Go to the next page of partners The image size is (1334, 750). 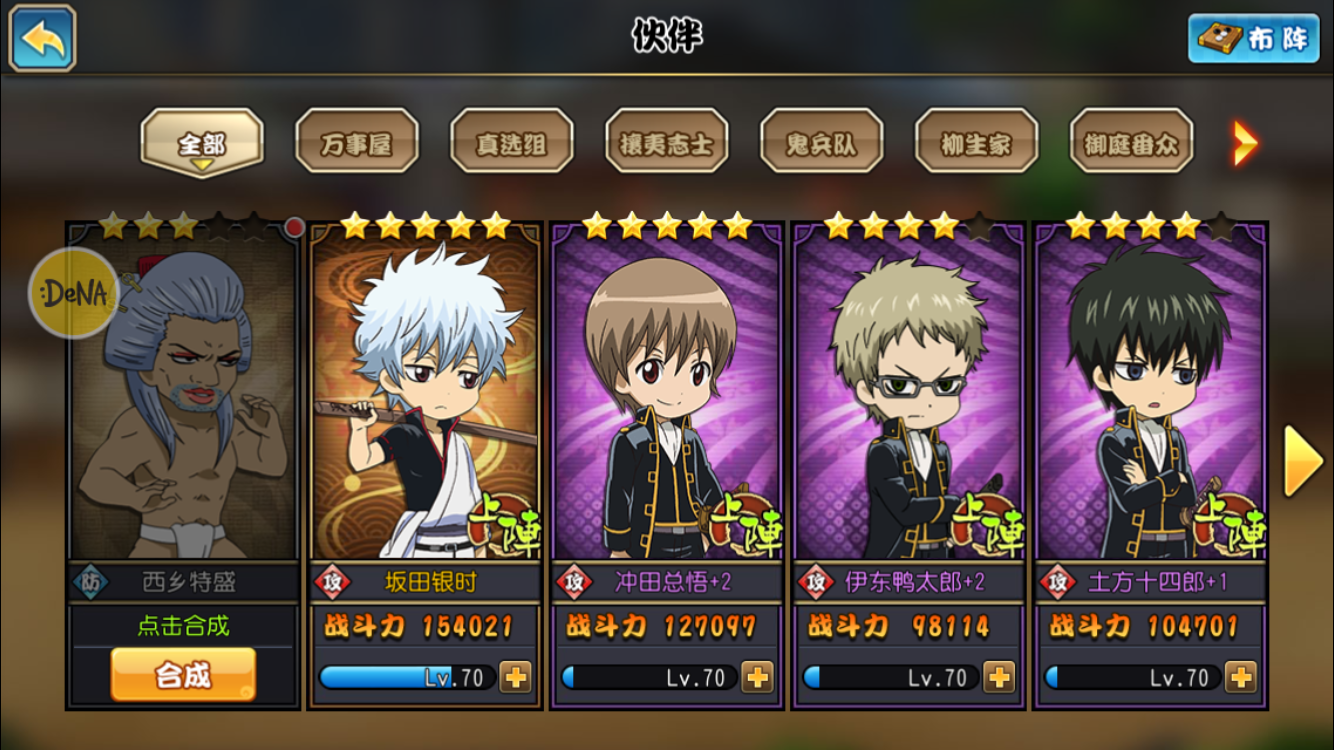point(1303,461)
